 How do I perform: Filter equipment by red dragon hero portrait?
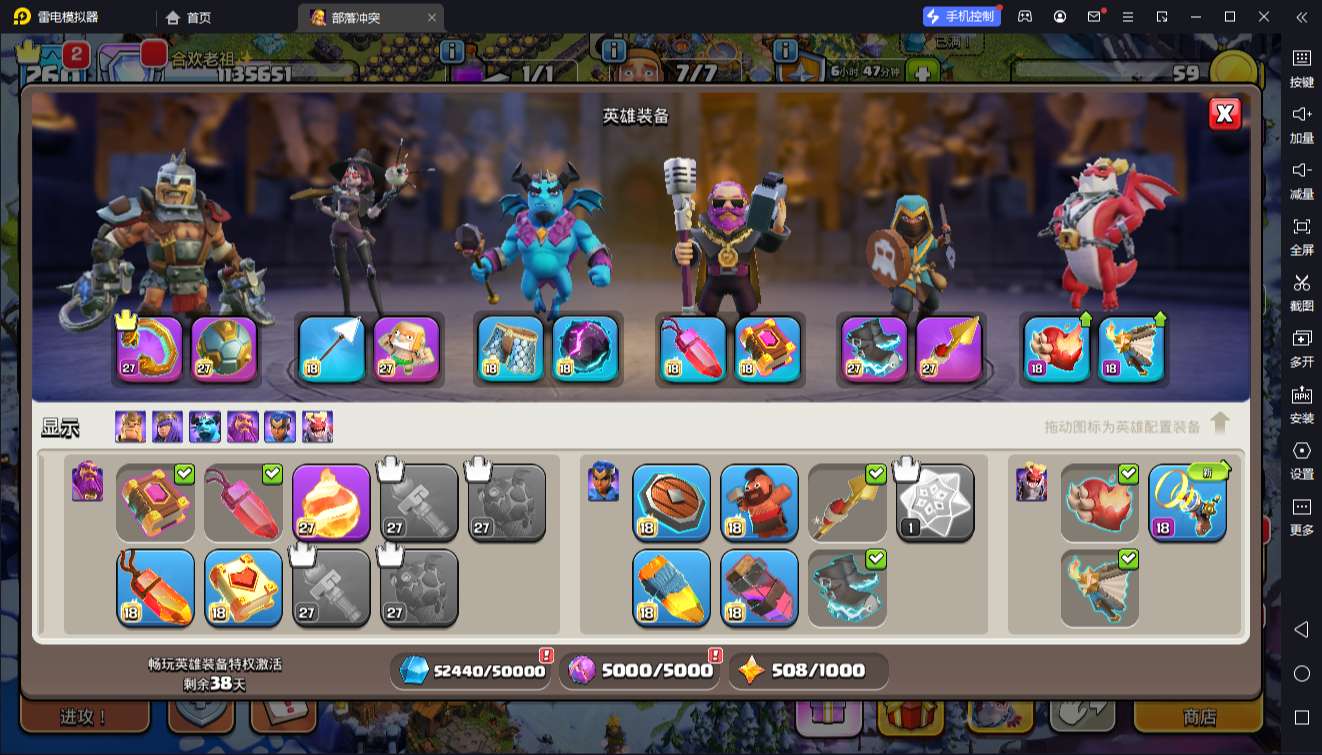pyautogui.click(x=317, y=427)
